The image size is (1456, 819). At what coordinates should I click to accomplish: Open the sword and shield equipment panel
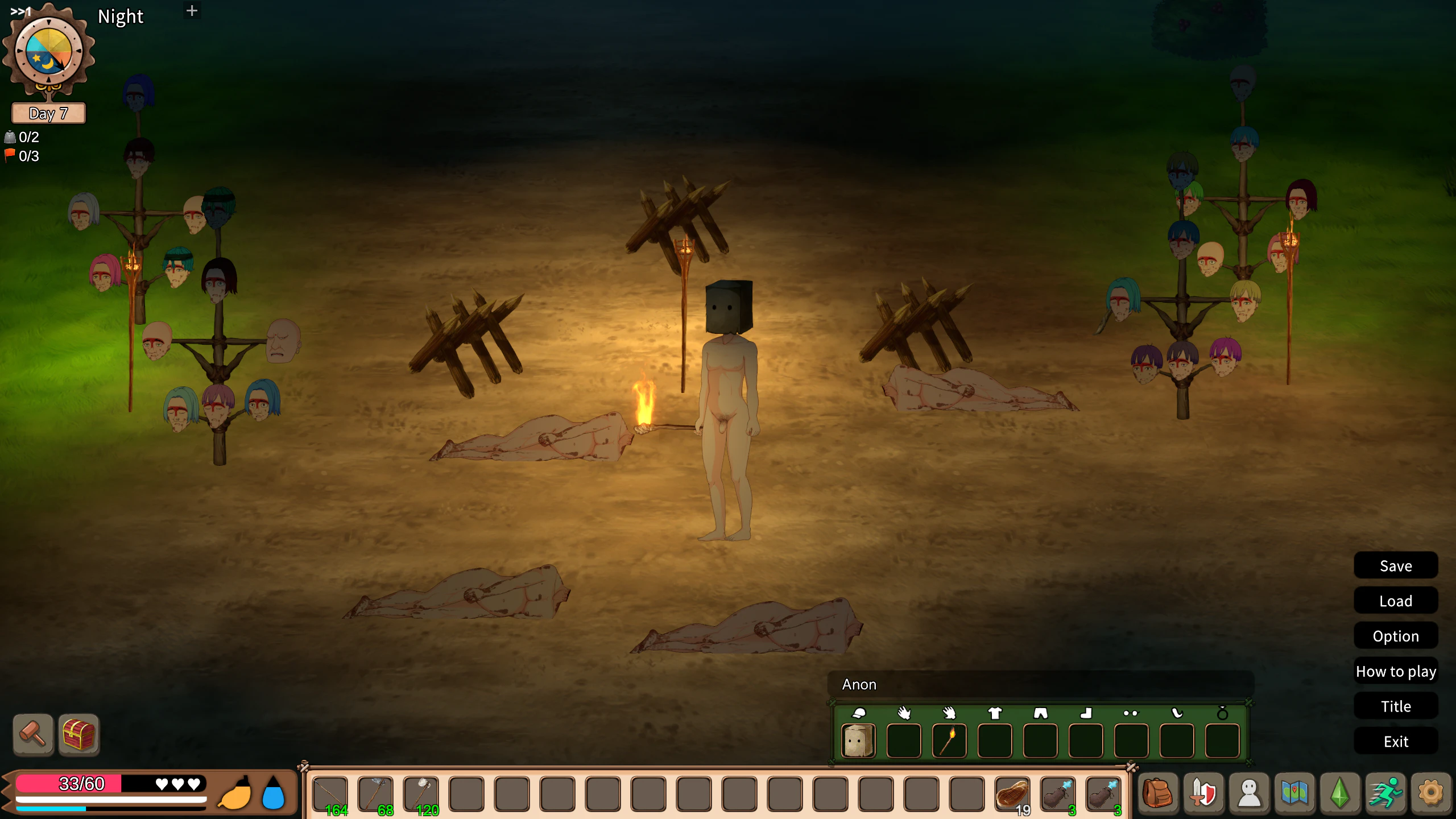(1203, 792)
